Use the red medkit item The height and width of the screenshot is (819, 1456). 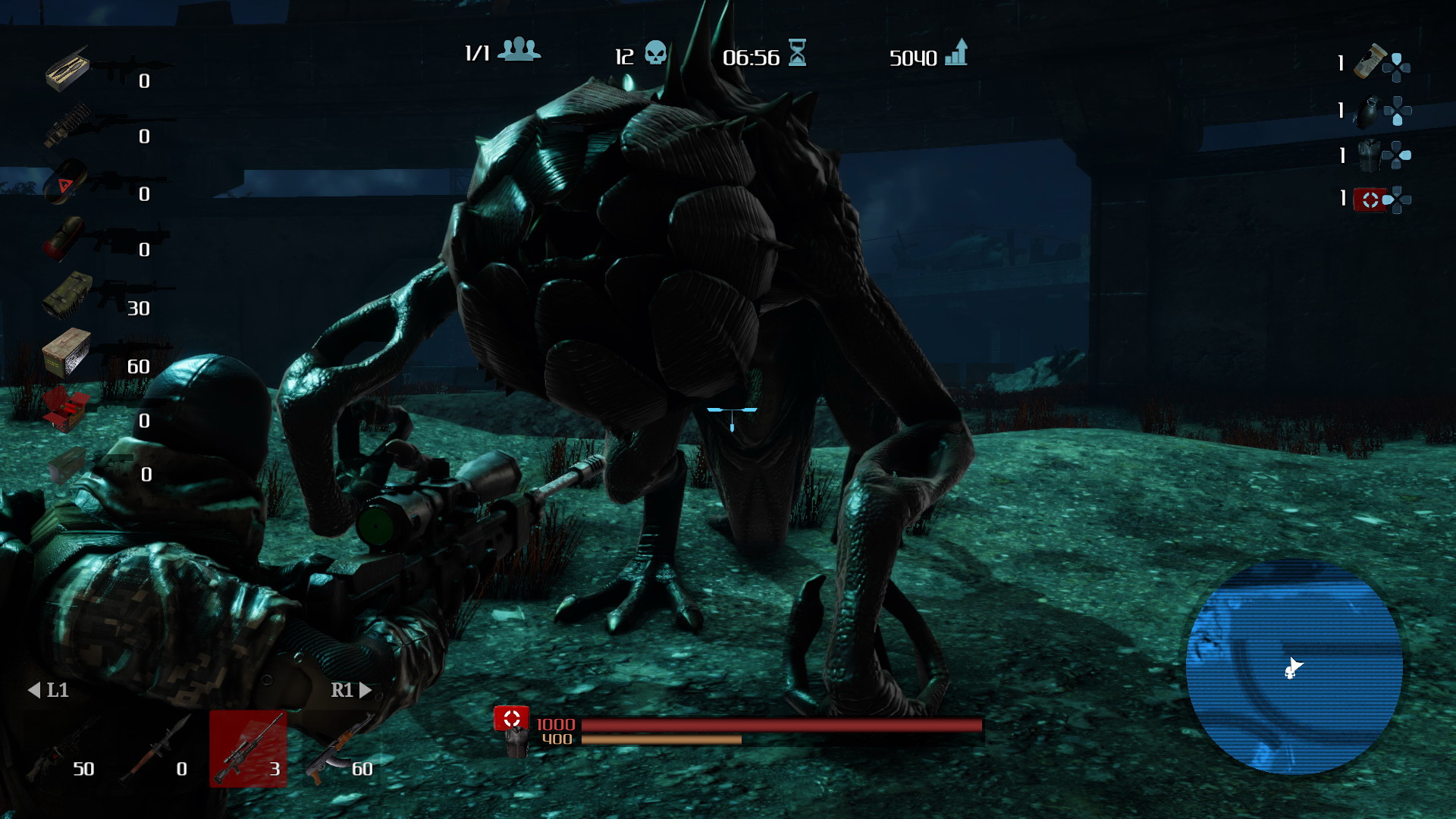[x=1370, y=199]
